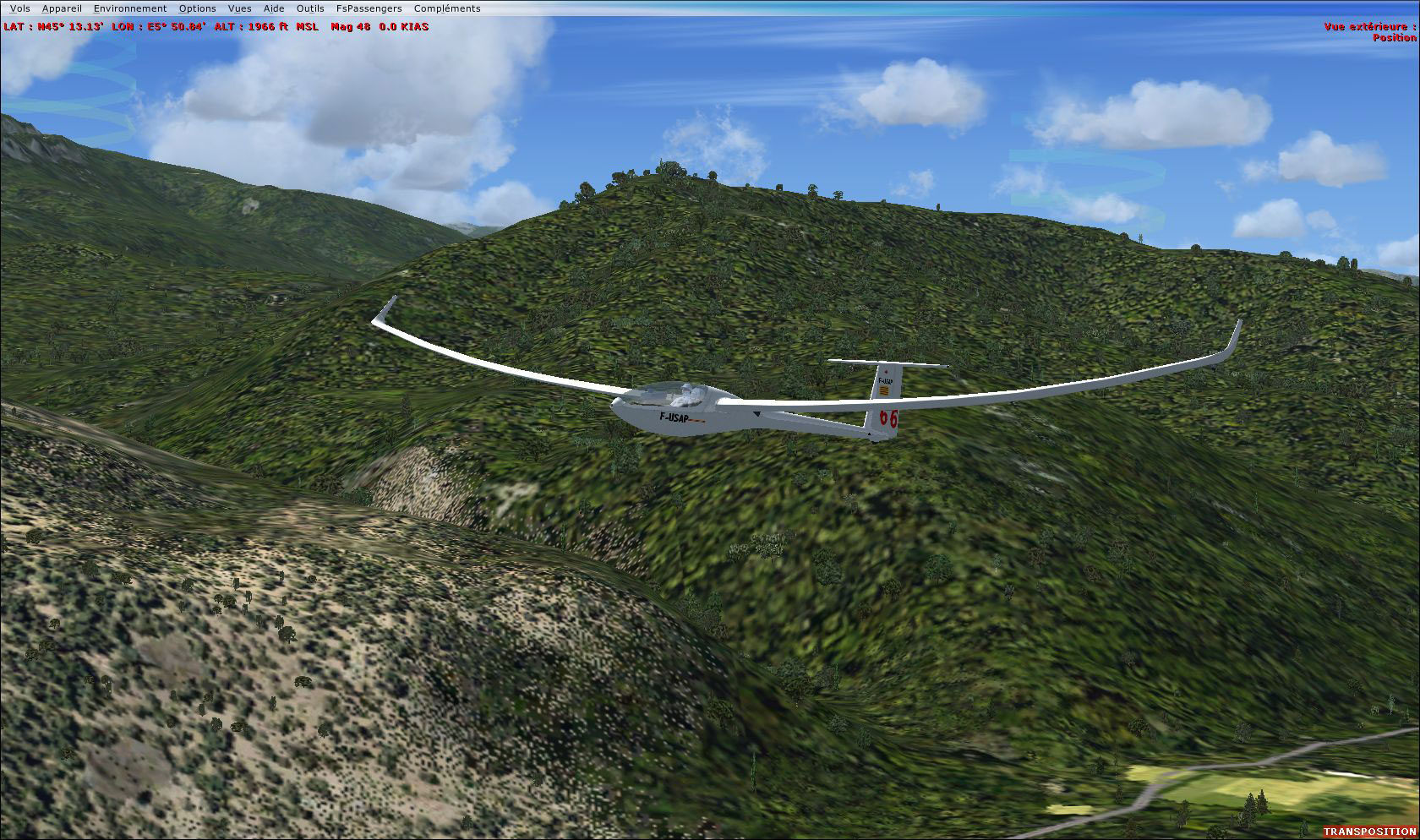The width and height of the screenshot is (1420, 840).
Task: Open the Outils menu
Action: tap(309, 8)
